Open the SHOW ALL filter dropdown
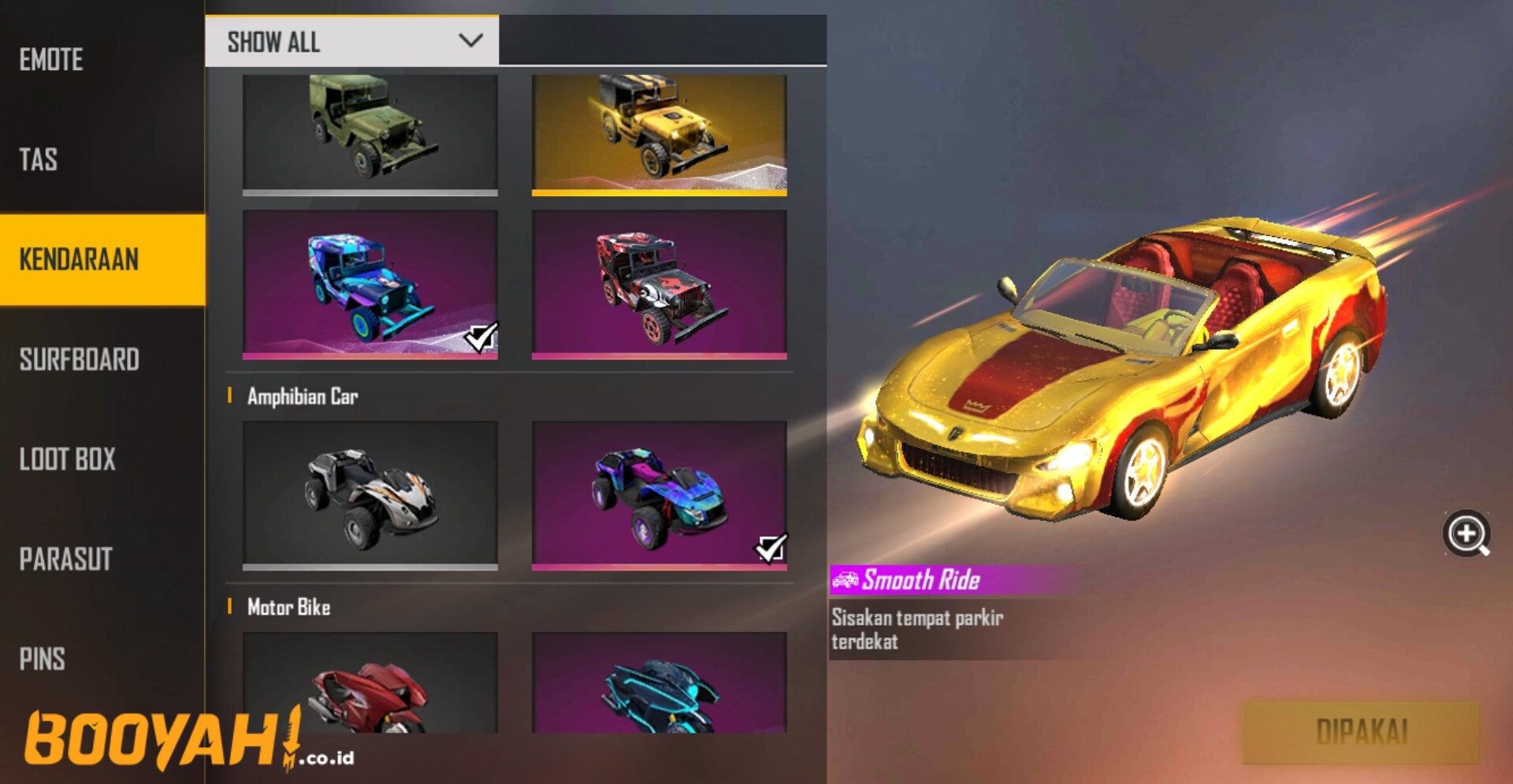Screen dimensions: 1513x784 [352, 40]
